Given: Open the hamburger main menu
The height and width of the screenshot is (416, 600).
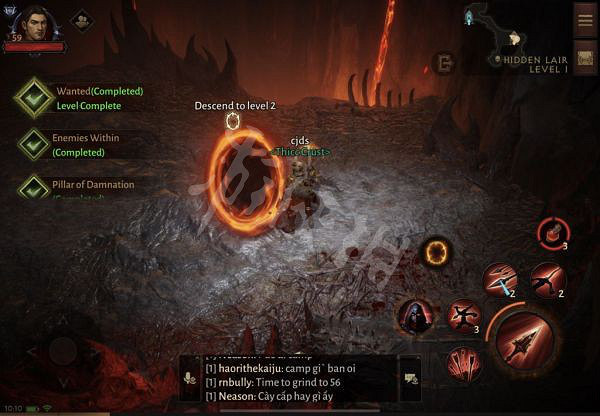Looking at the screenshot, I should pyautogui.click(x=585, y=19).
